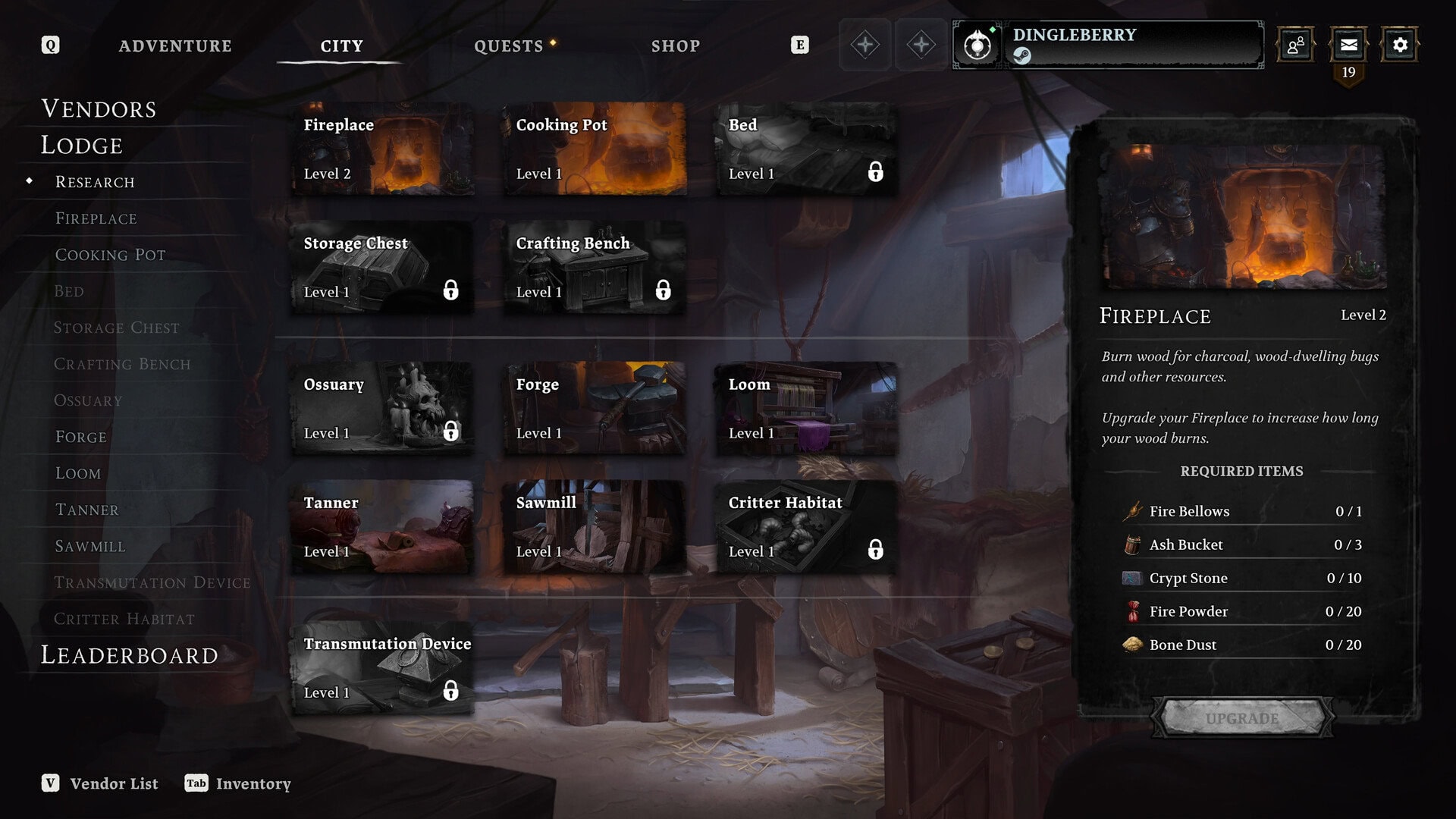Open the Vendor List
The height and width of the screenshot is (819, 1456).
coord(101,783)
